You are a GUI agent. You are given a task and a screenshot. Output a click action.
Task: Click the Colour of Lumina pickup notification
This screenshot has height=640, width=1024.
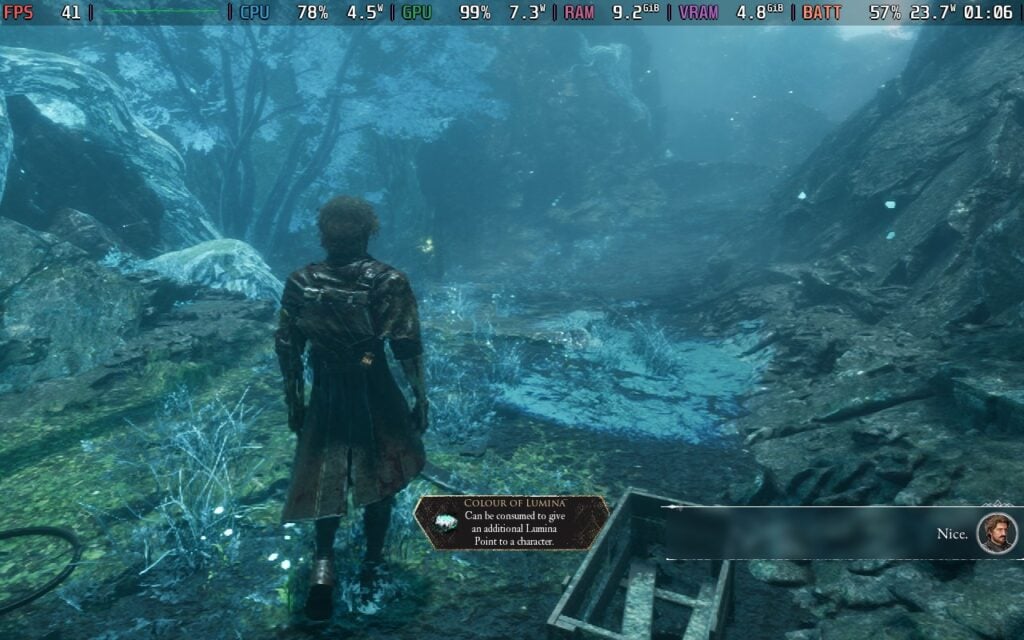(512, 523)
